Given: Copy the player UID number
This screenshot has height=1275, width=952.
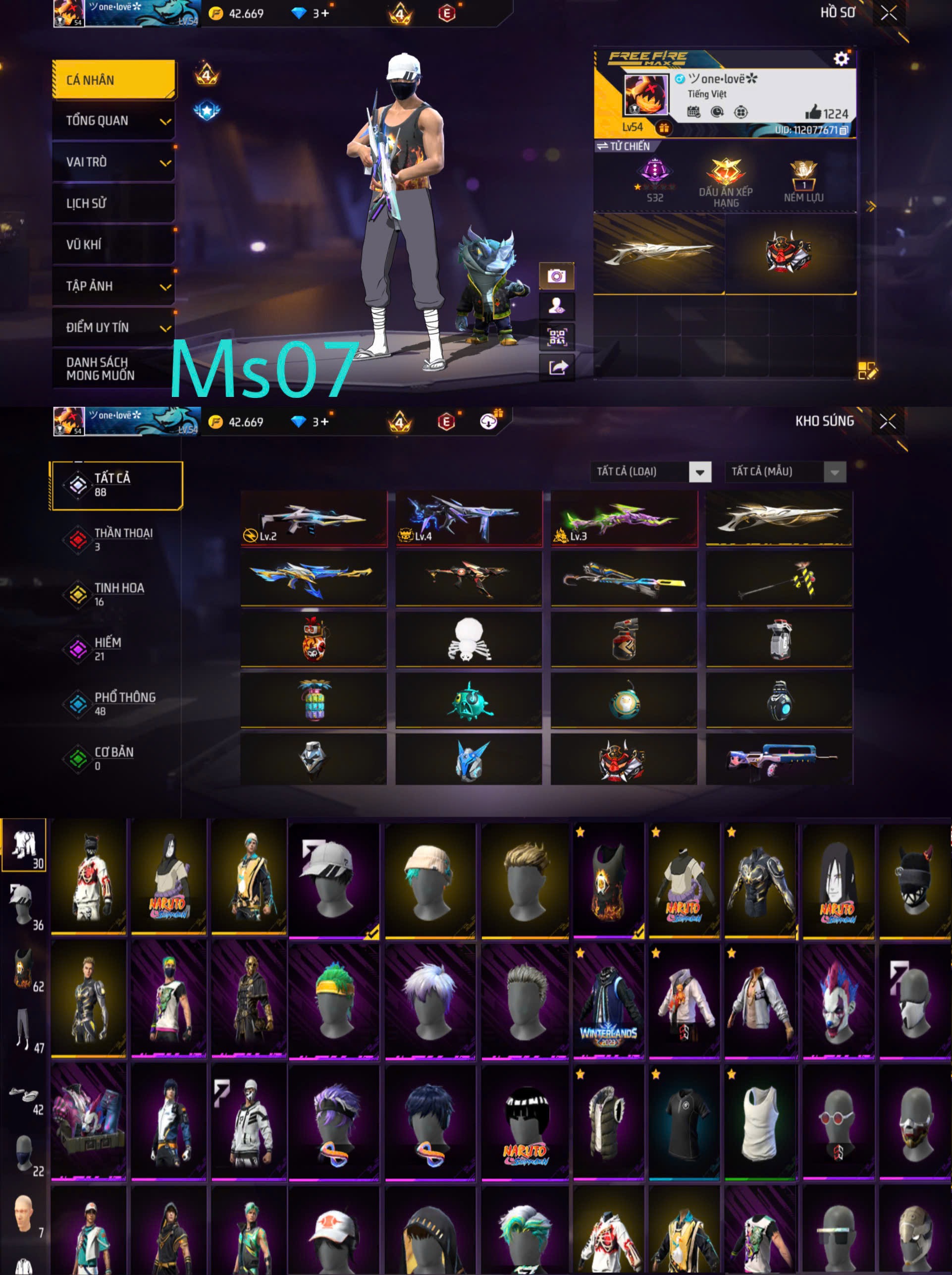Looking at the screenshot, I should 843,130.
